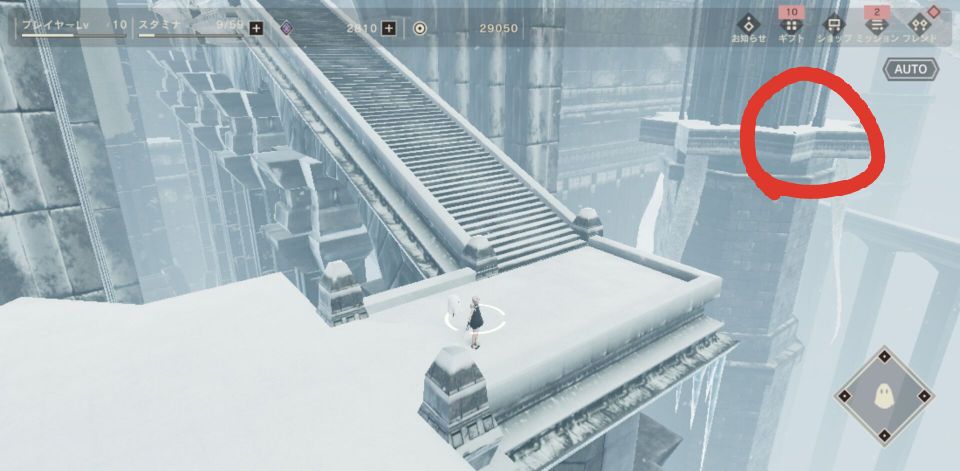Open the フレンド friends menu

pos(918,25)
